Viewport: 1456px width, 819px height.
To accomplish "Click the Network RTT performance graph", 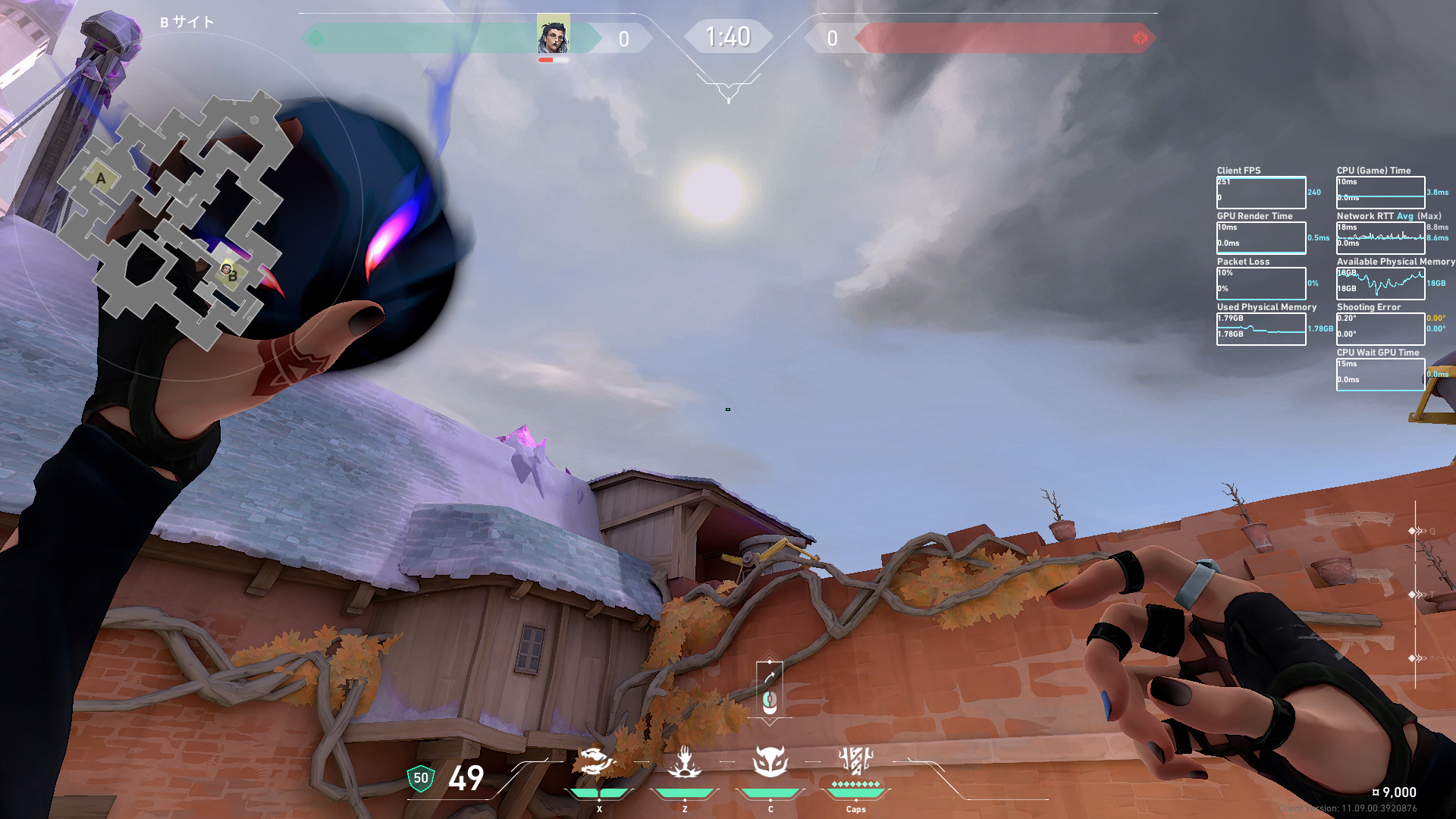I will [x=1380, y=238].
